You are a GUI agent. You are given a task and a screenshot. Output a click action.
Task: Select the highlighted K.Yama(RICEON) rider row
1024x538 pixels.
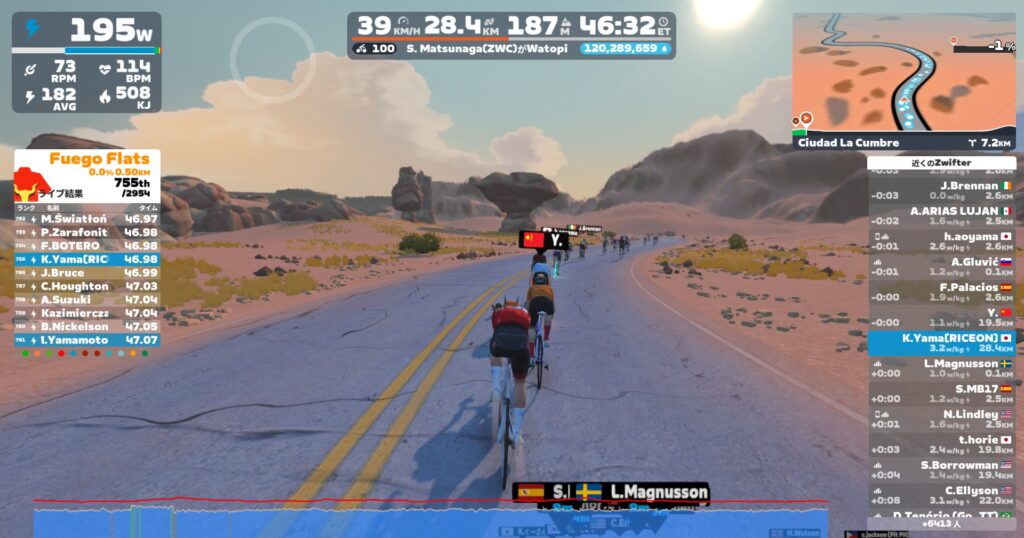click(x=941, y=343)
